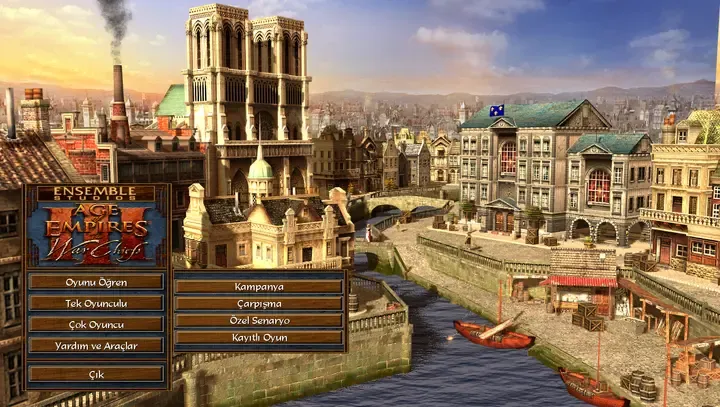The image size is (720, 407).
Task: Start a Kampanya game
Action: [x=259, y=285]
